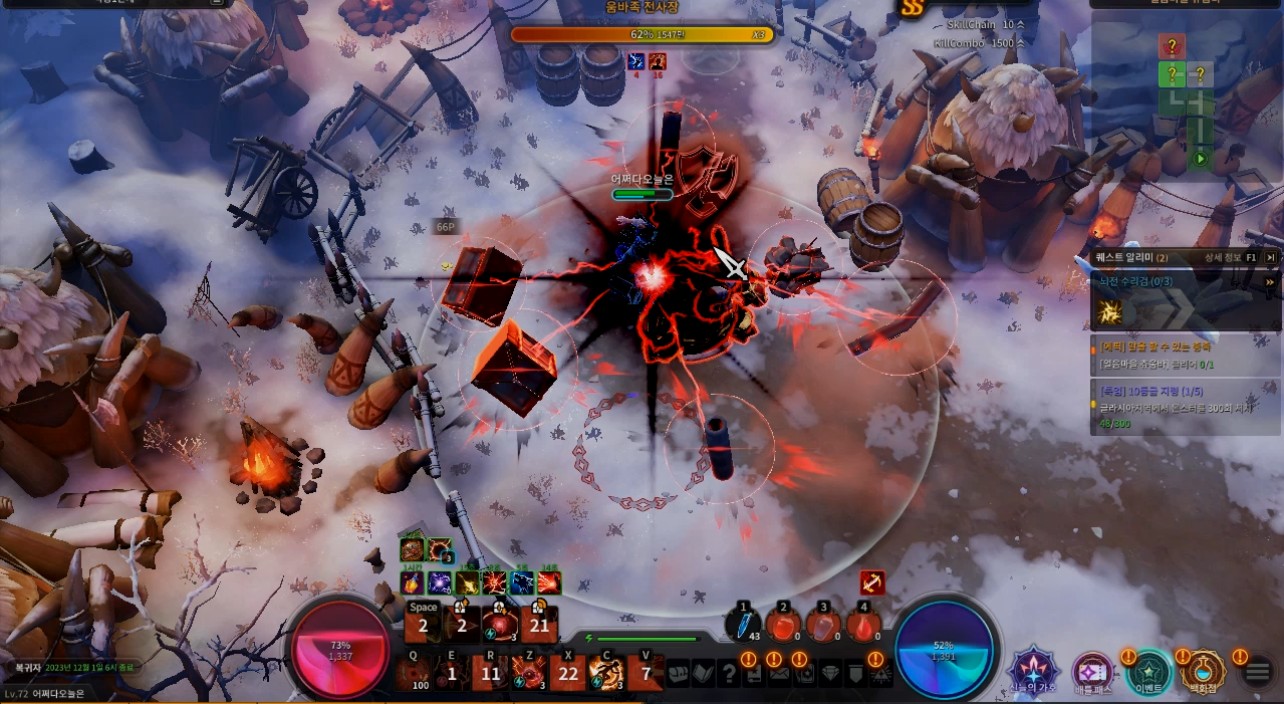Use the red blood drop item in slot 4
This screenshot has width=1284, height=704.
point(863,626)
